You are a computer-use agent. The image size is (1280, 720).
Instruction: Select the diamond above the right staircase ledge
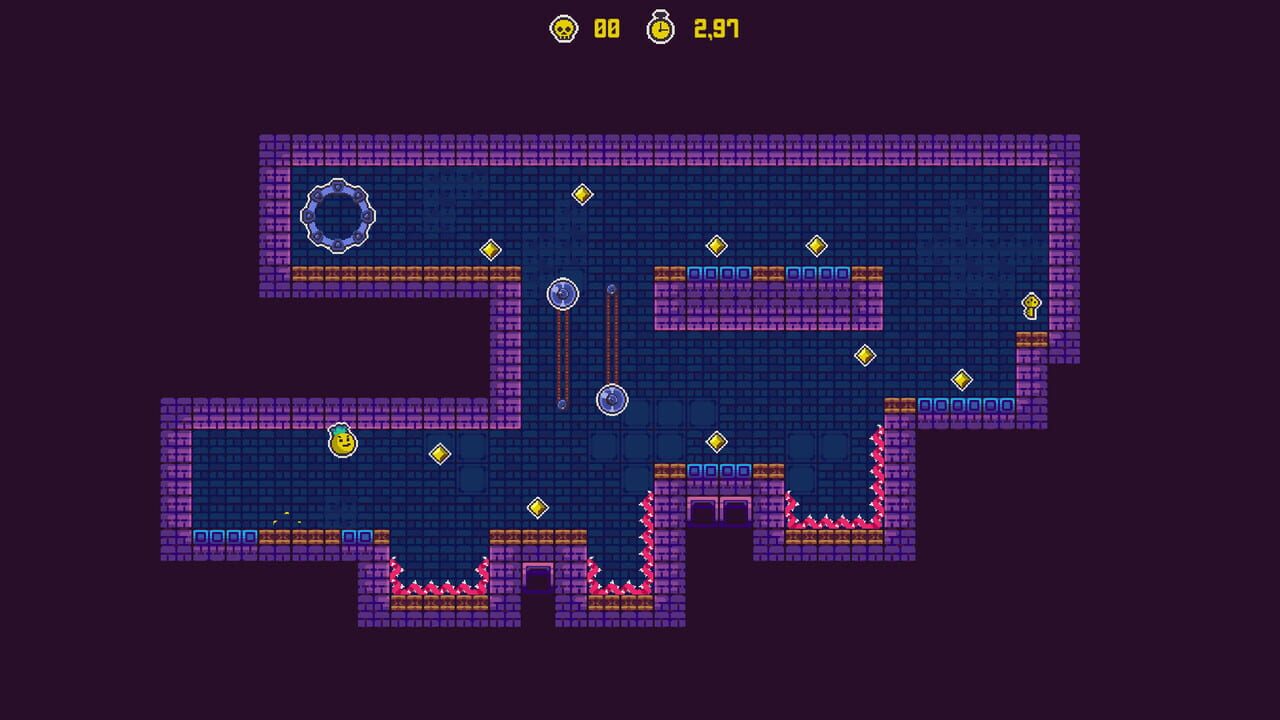pyautogui.click(x=963, y=378)
